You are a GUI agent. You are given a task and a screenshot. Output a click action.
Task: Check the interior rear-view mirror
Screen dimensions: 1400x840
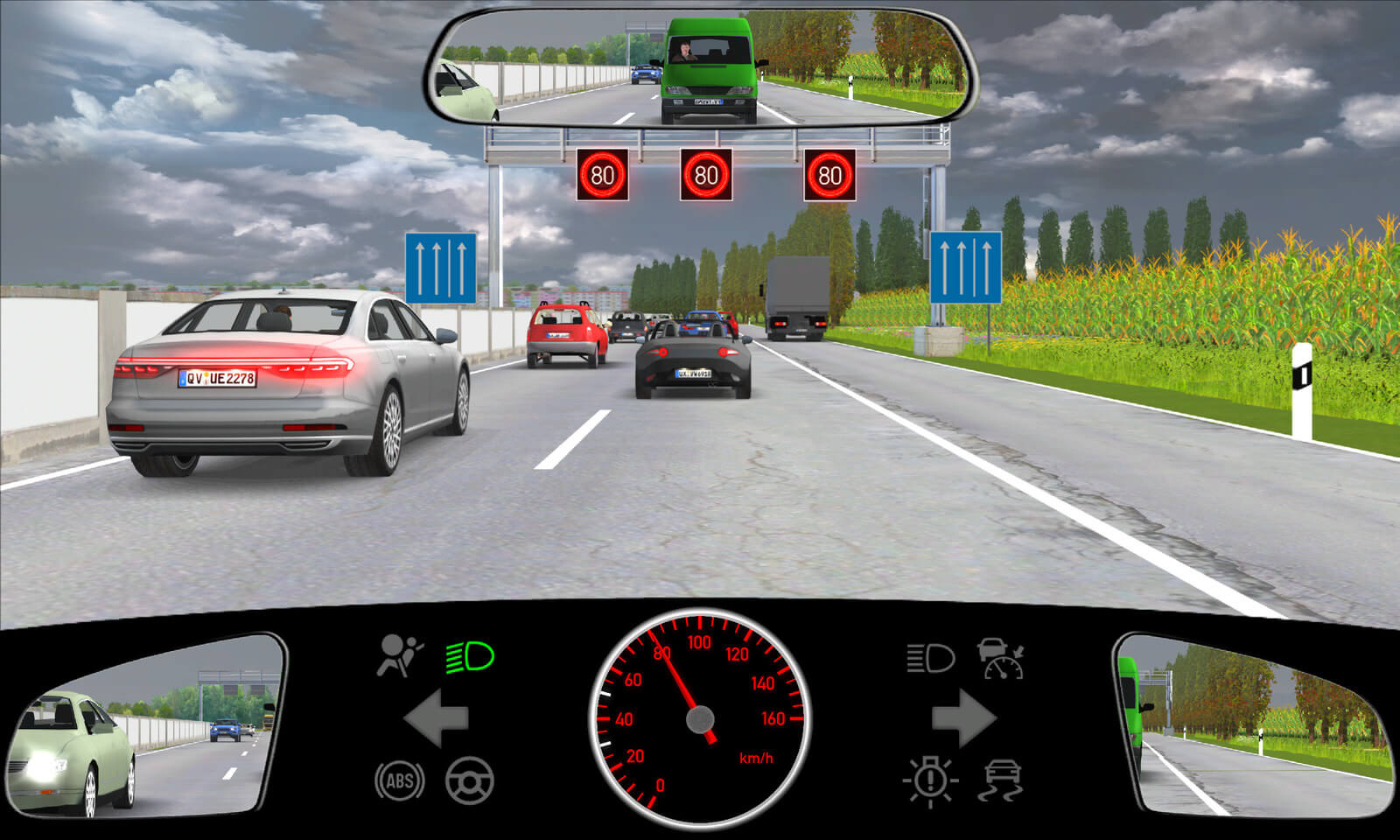click(x=700, y=66)
